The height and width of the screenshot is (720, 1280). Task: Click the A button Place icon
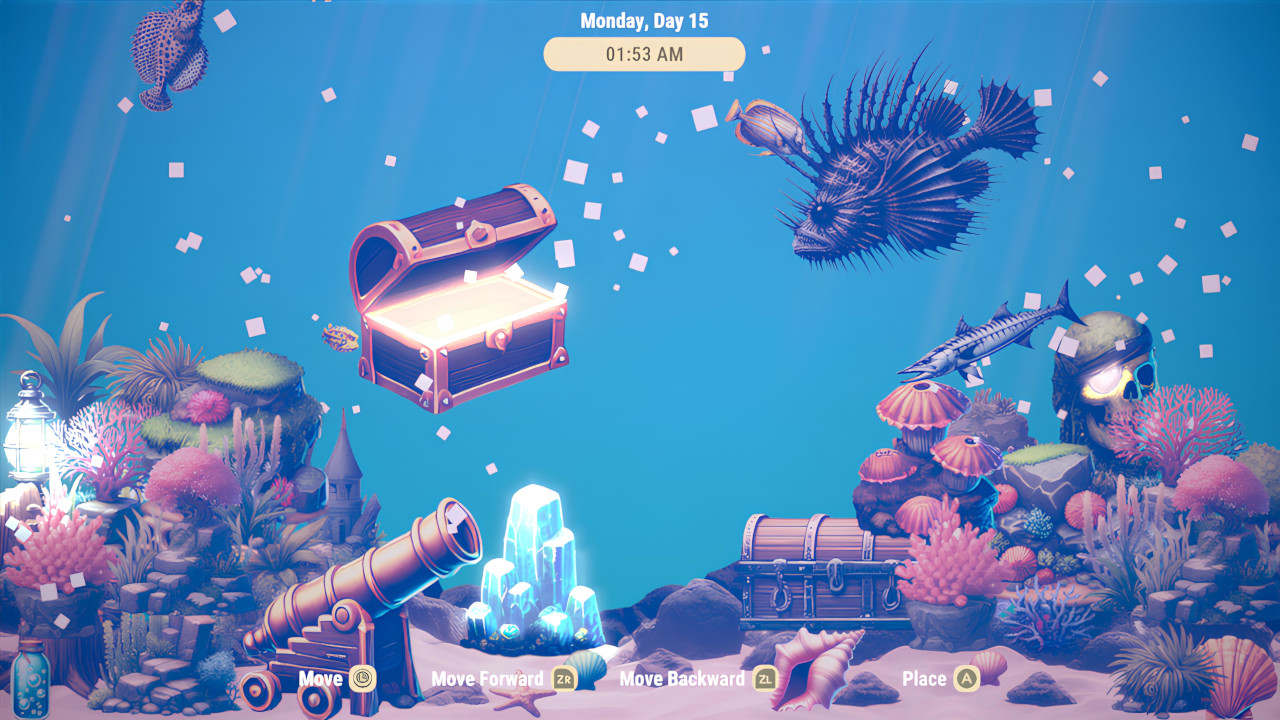pyautogui.click(x=966, y=679)
